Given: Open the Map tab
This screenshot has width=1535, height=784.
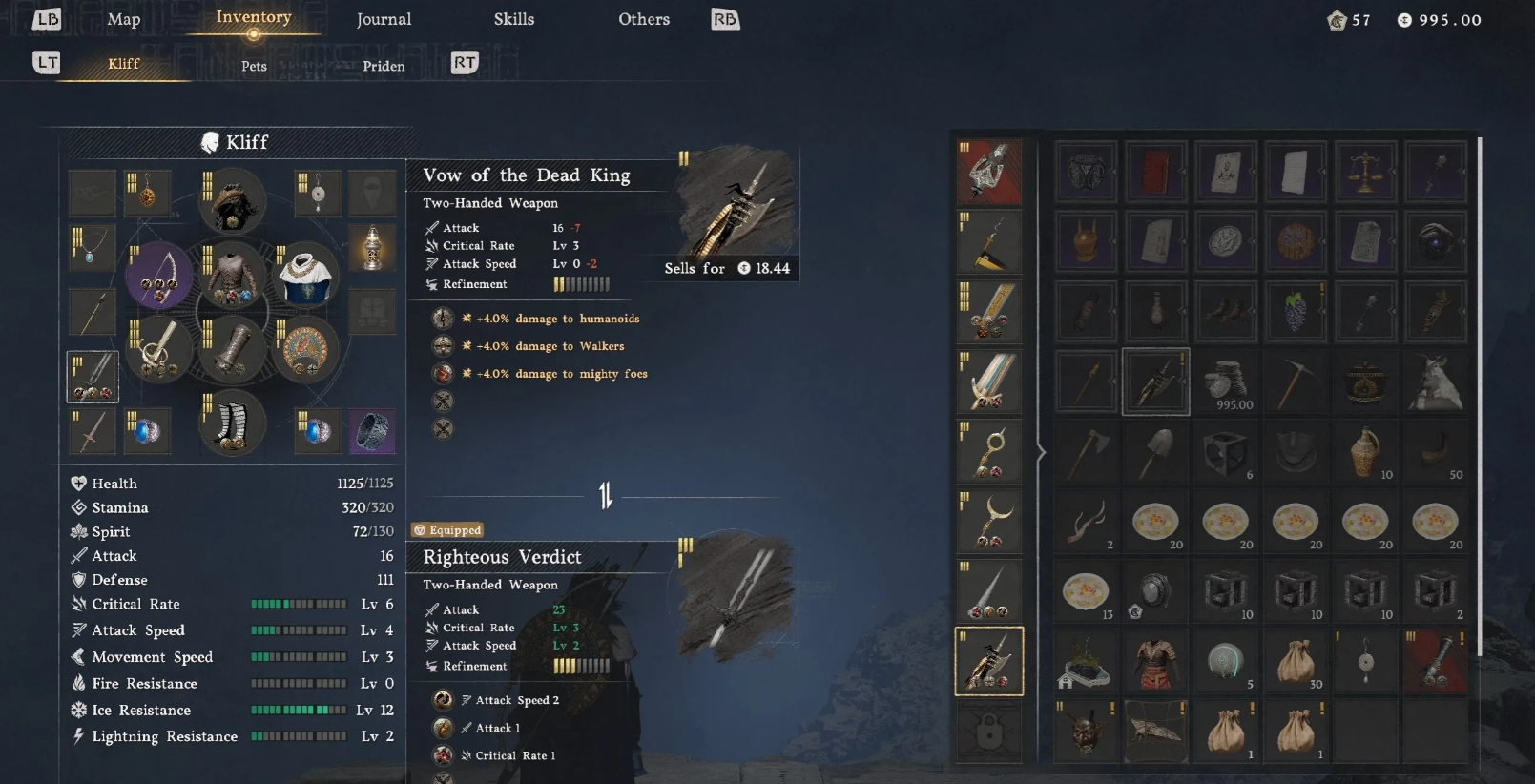Looking at the screenshot, I should pyautogui.click(x=123, y=19).
